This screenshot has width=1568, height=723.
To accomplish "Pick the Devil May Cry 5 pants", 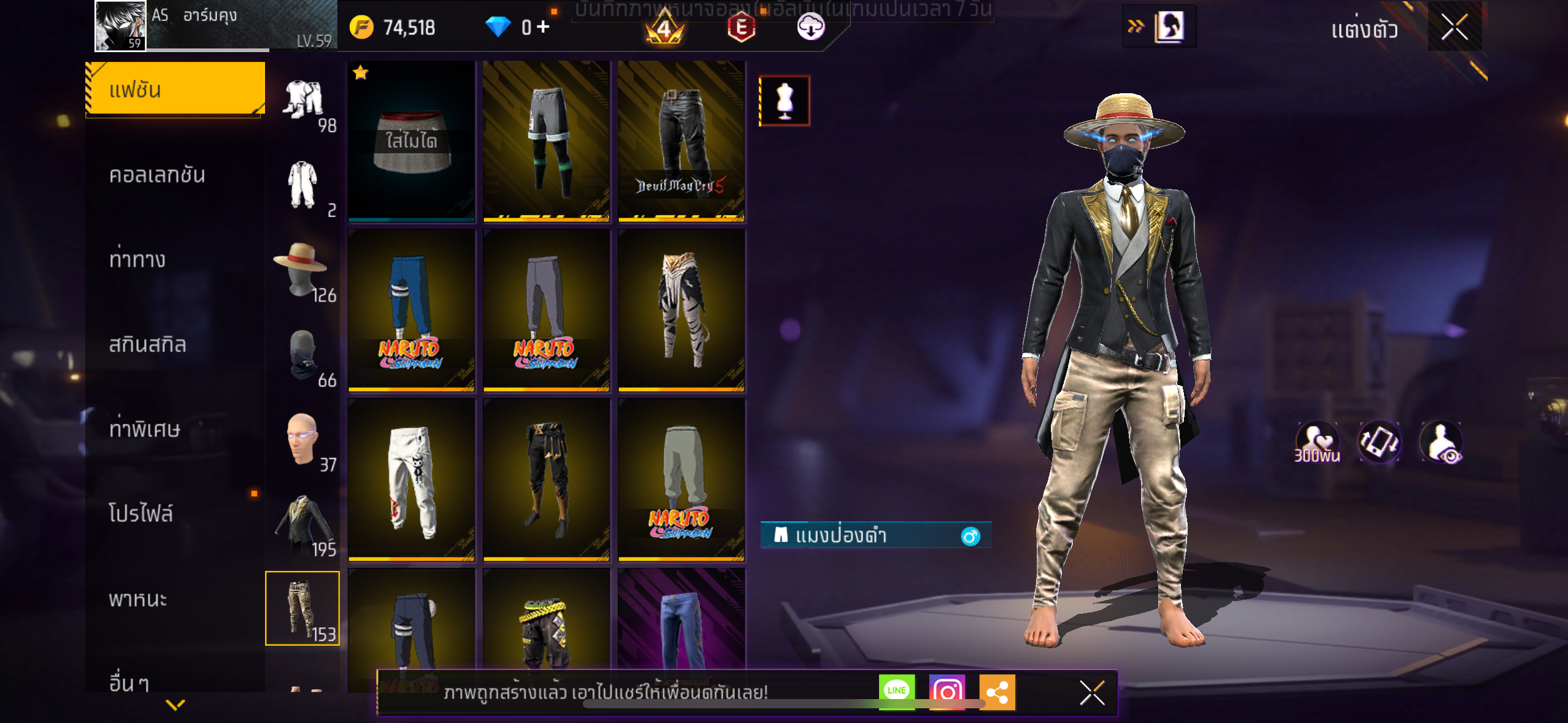I will [x=681, y=141].
